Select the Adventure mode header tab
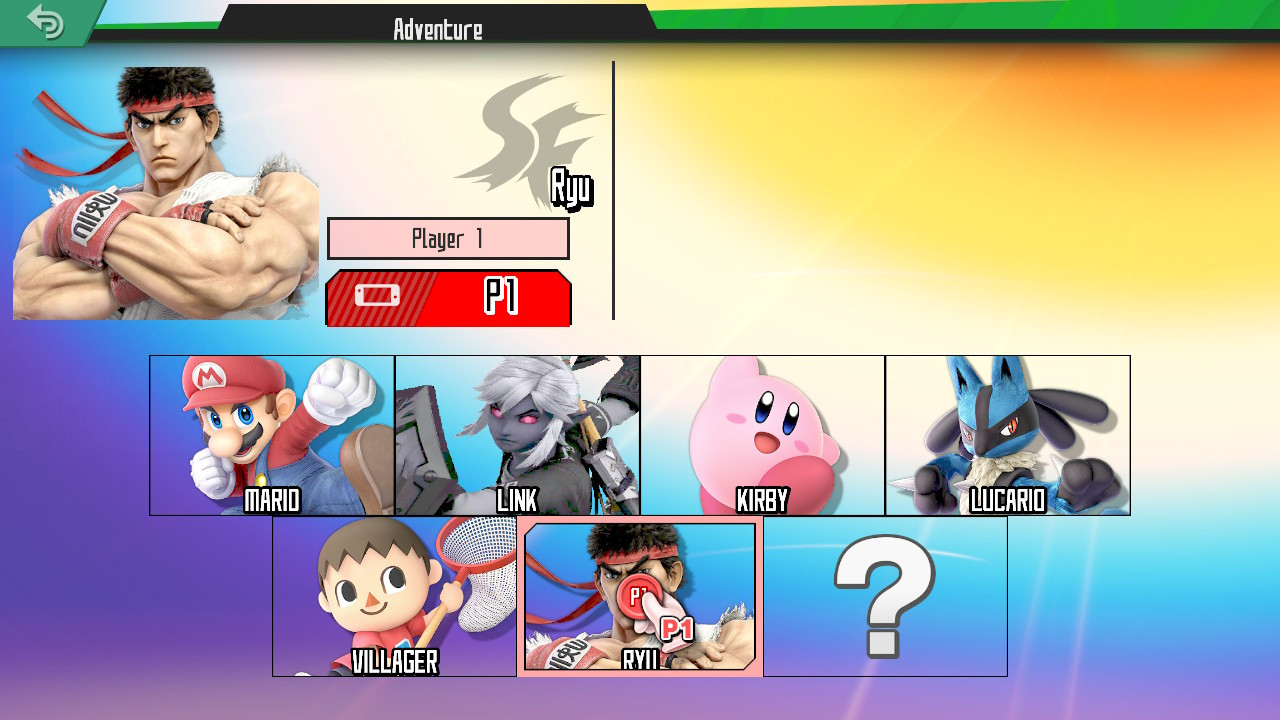The height and width of the screenshot is (720, 1280). 438,30
